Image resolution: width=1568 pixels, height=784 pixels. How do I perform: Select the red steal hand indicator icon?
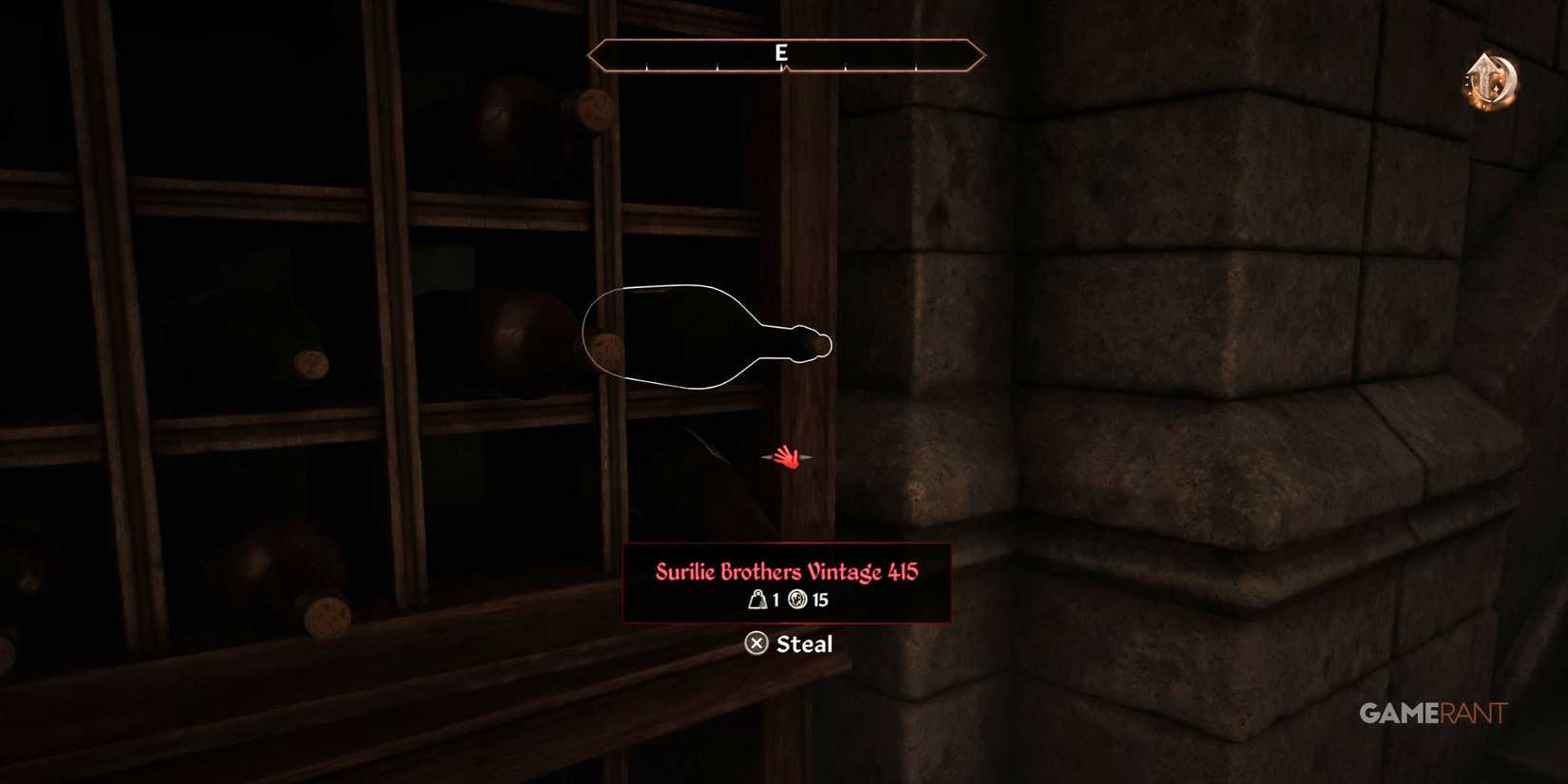pos(790,457)
